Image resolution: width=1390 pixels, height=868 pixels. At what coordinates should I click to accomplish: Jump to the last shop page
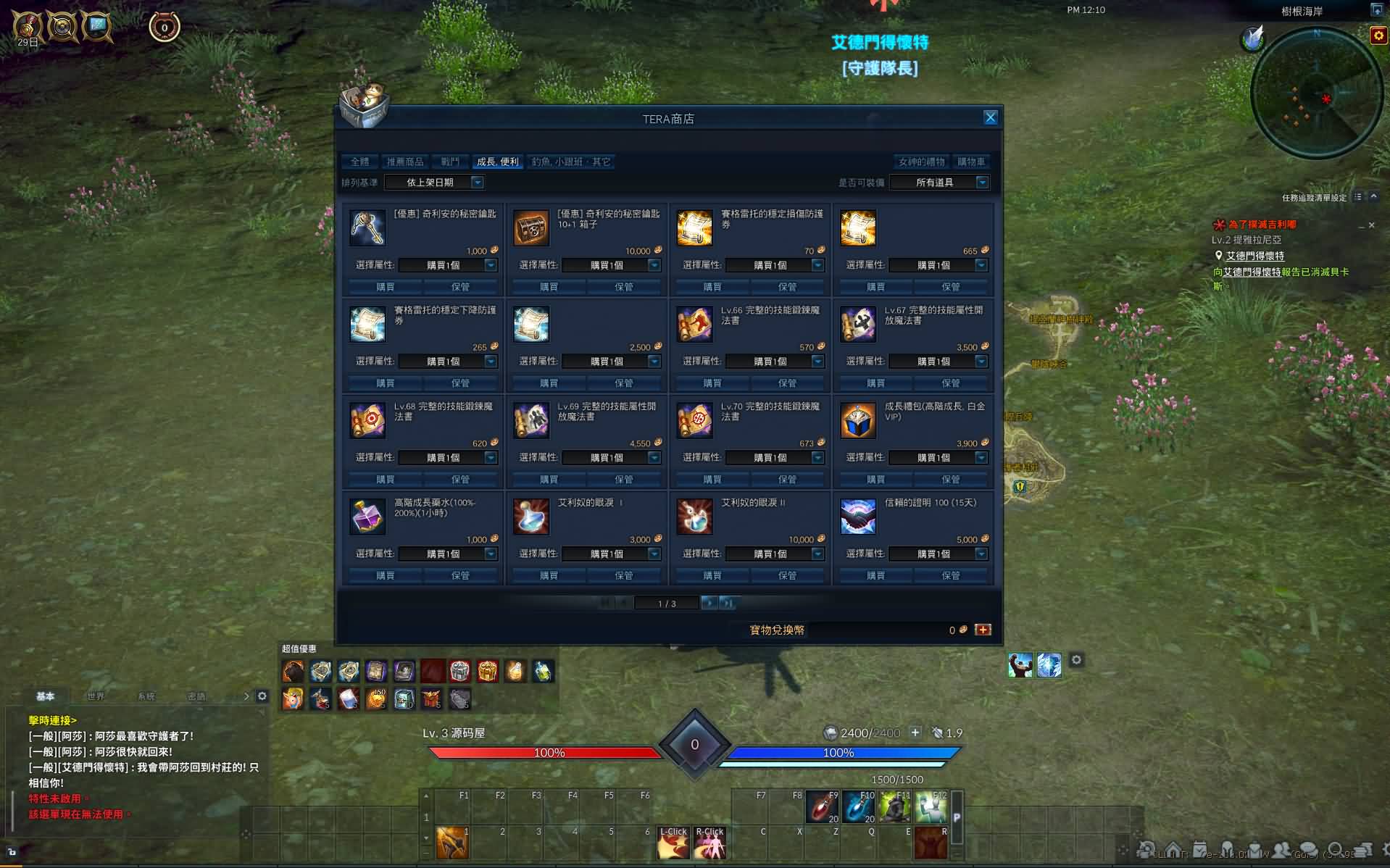click(728, 603)
